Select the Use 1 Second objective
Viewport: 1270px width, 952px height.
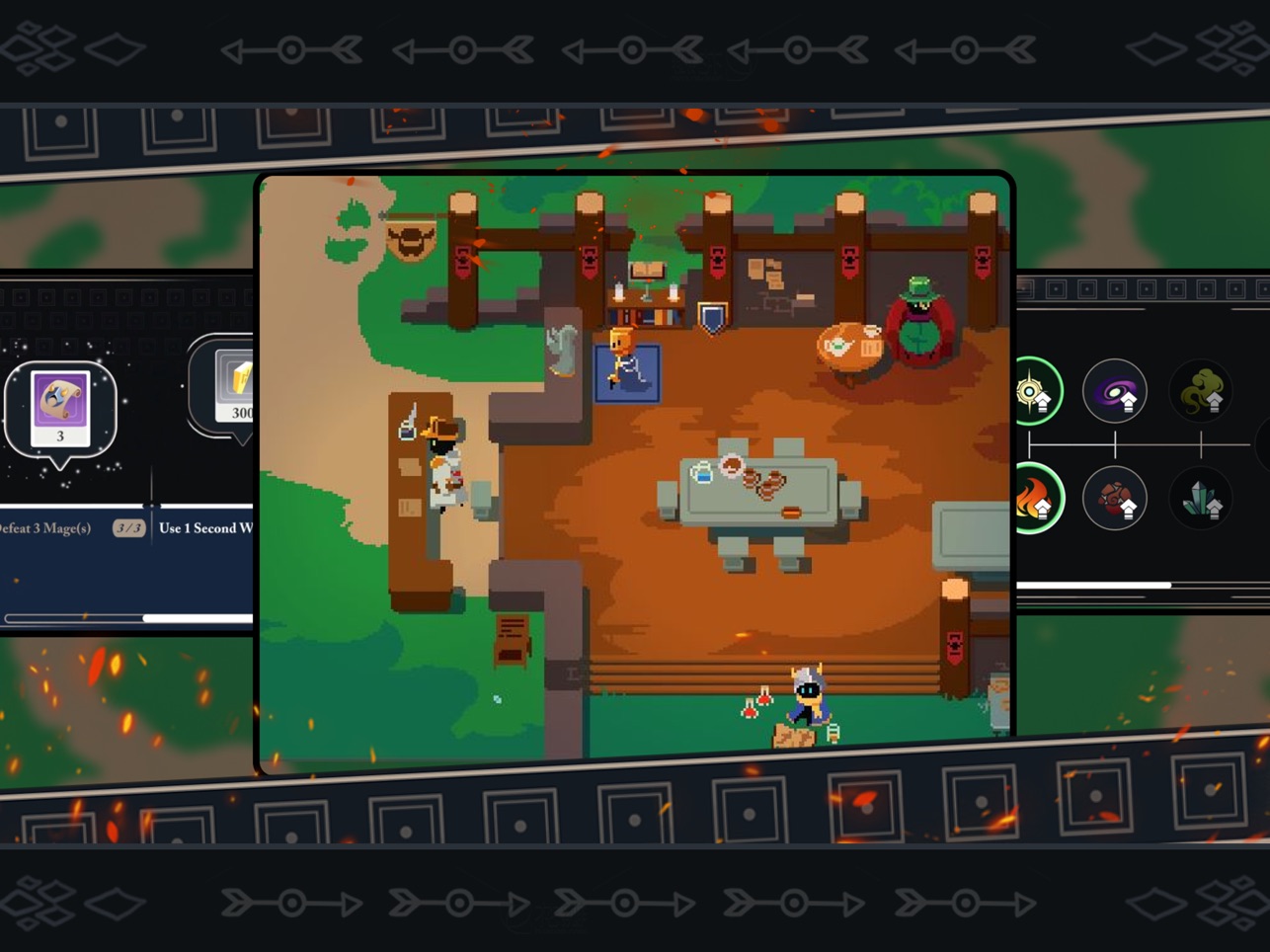[x=205, y=528]
